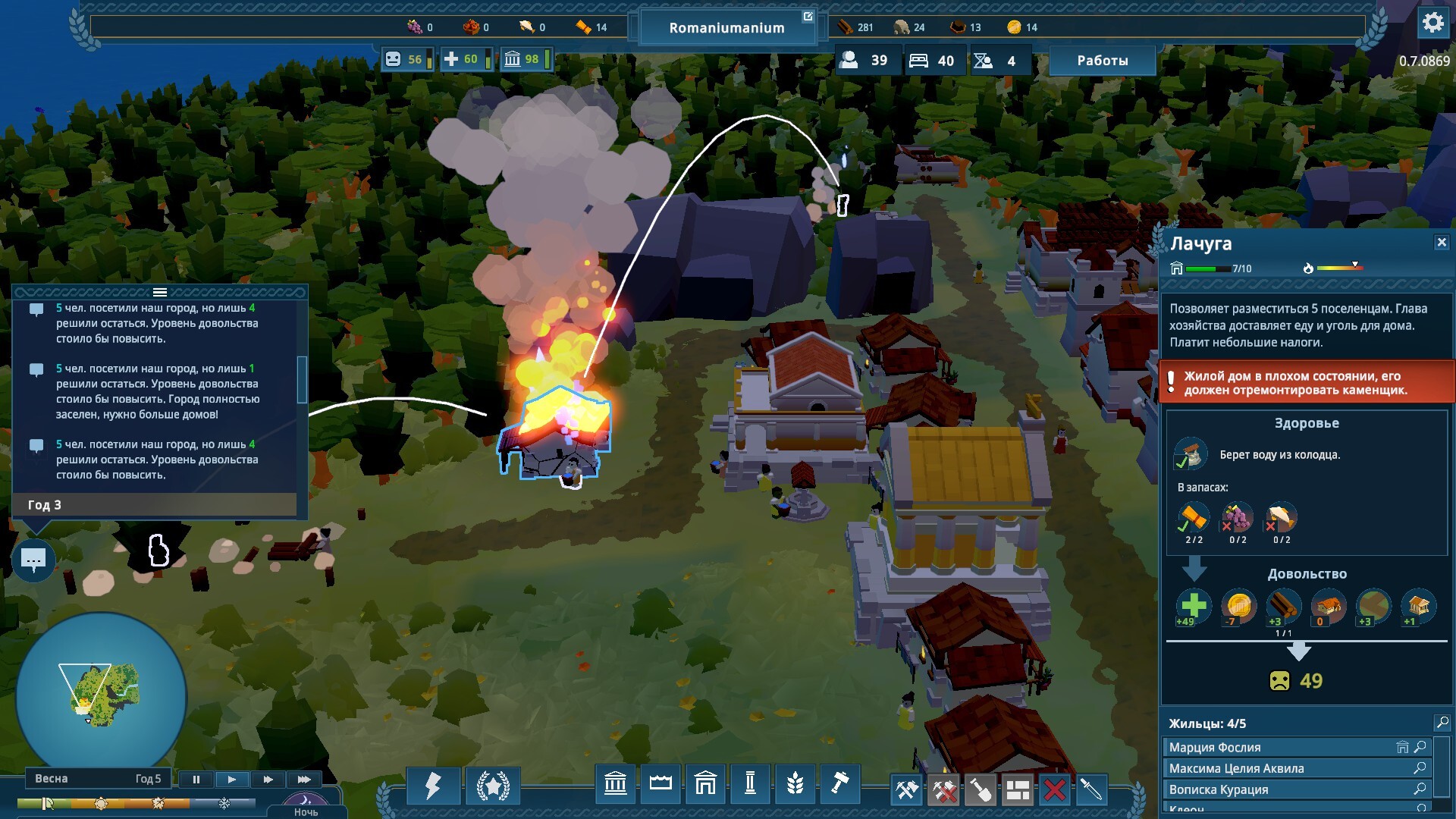The height and width of the screenshot is (819, 1456).
Task: Select the shovel terrain tool
Action: tap(980, 790)
